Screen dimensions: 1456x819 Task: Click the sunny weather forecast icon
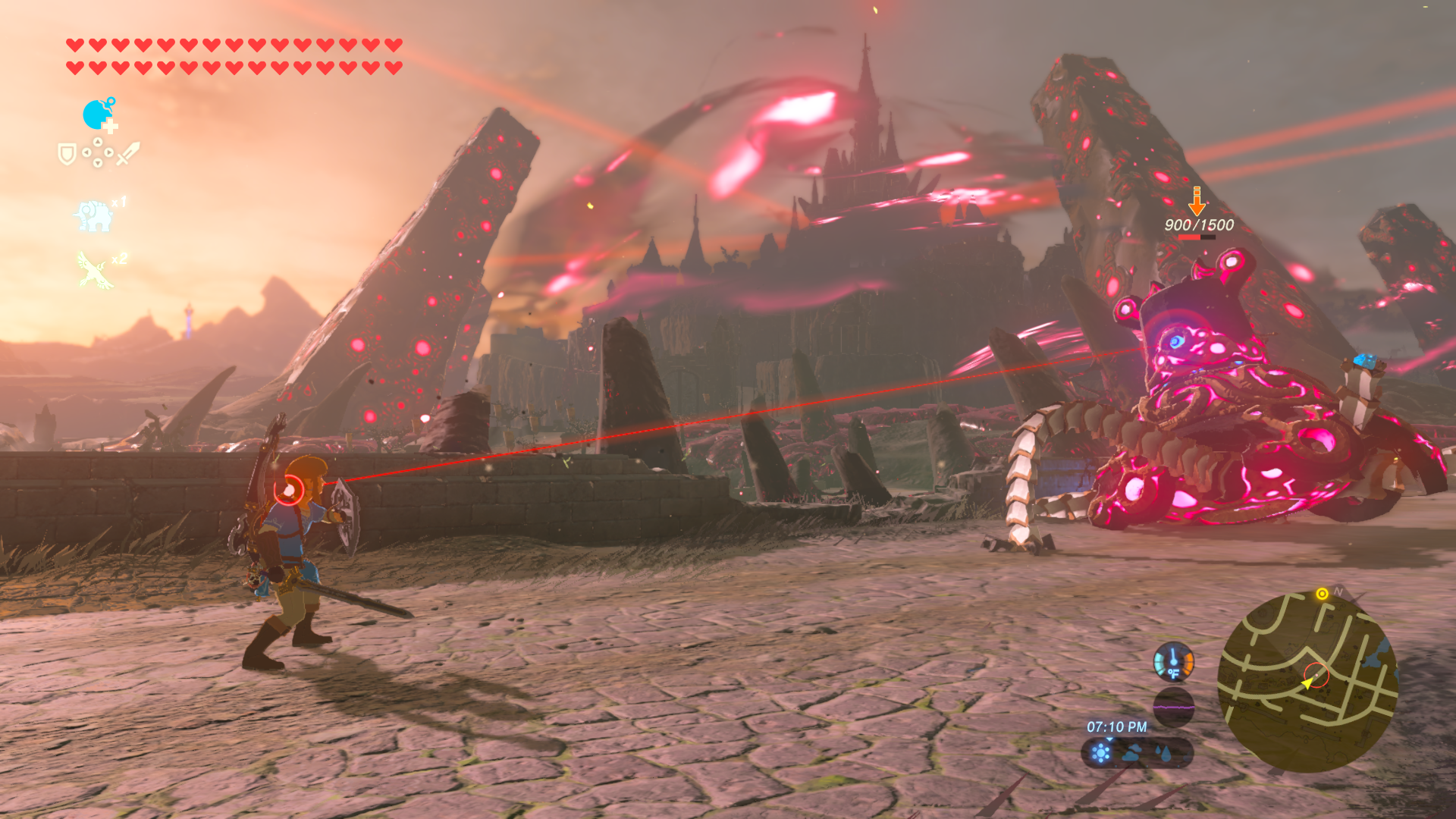(1100, 753)
